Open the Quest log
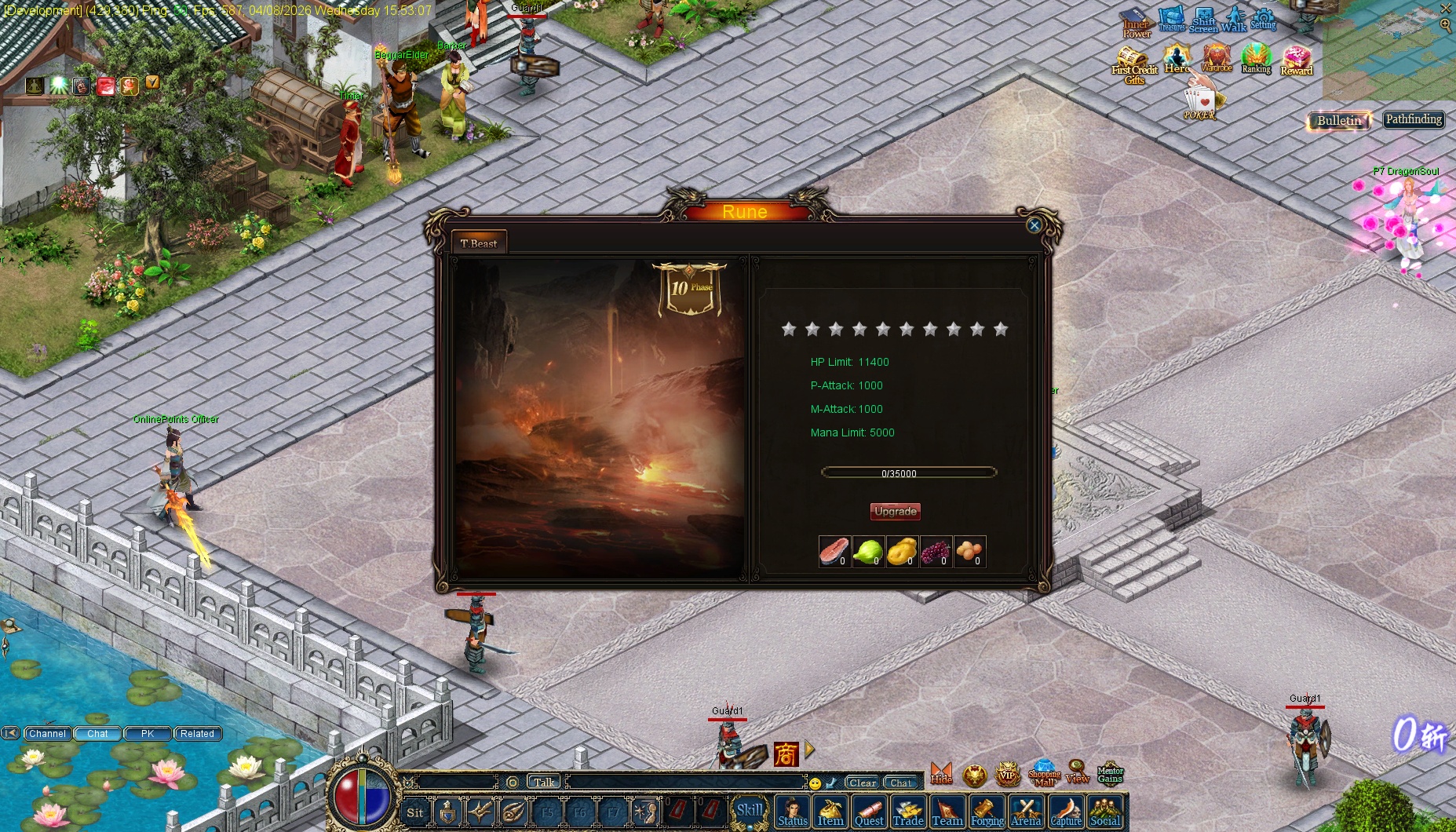Screen dimensions: 1456x832 pos(869,812)
